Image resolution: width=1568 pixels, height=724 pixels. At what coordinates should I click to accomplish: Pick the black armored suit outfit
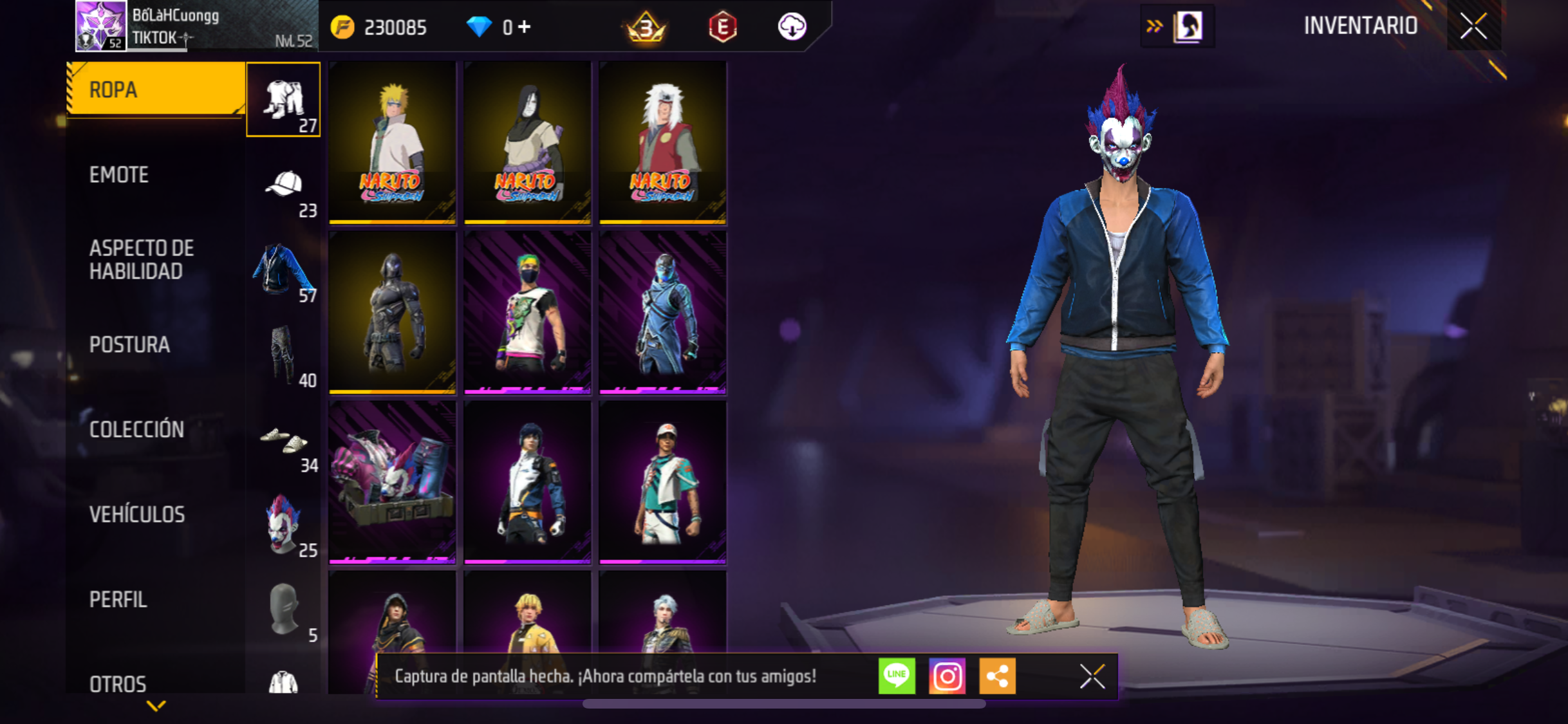click(392, 313)
